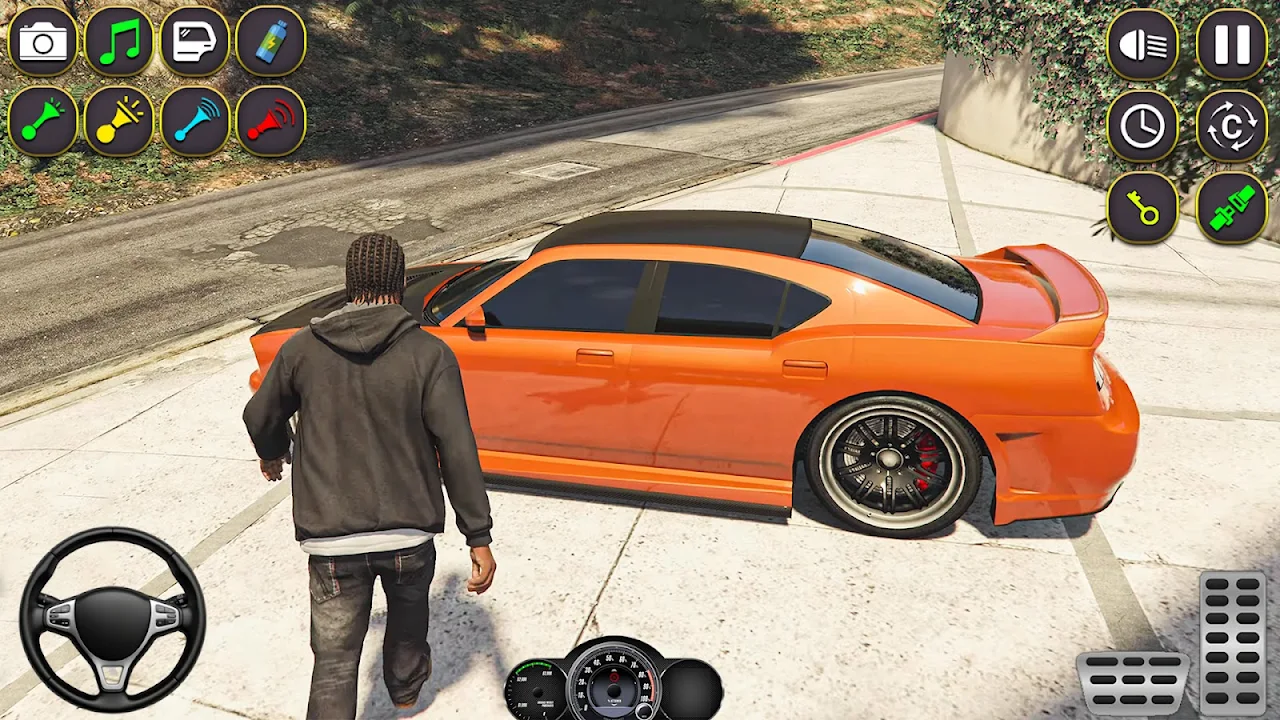
Task: Tap the brake pedal
Action: pos(1132,684)
